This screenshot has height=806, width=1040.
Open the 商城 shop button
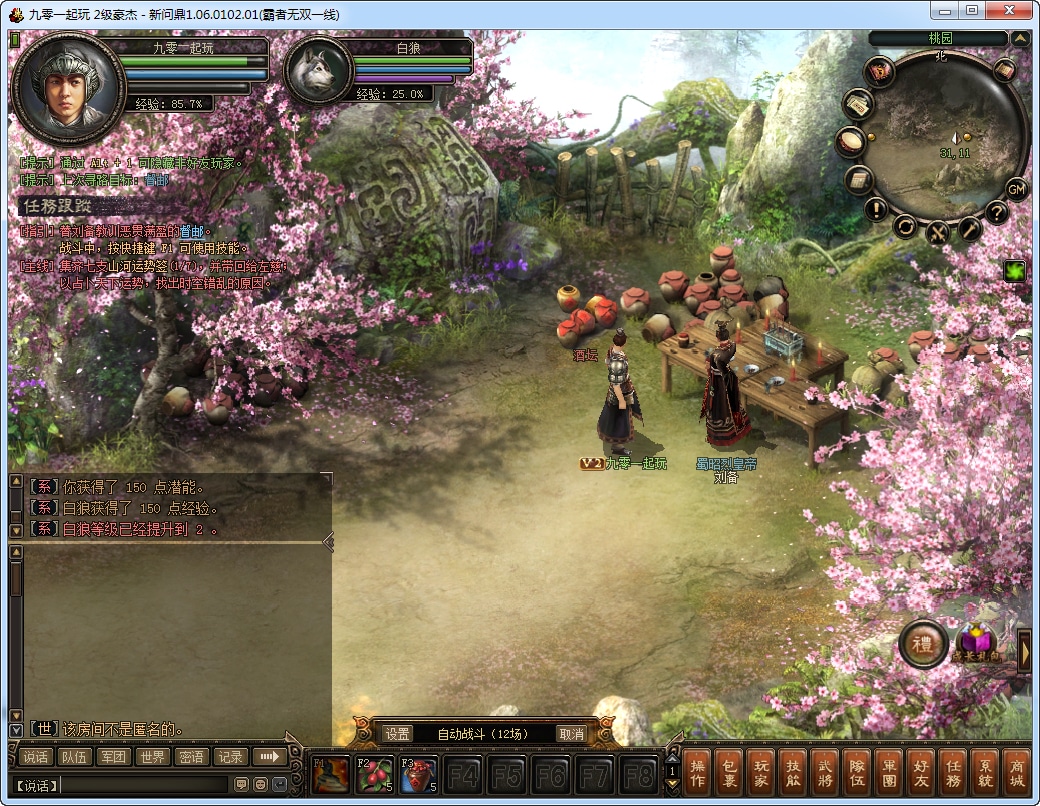[x=1015, y=773]
